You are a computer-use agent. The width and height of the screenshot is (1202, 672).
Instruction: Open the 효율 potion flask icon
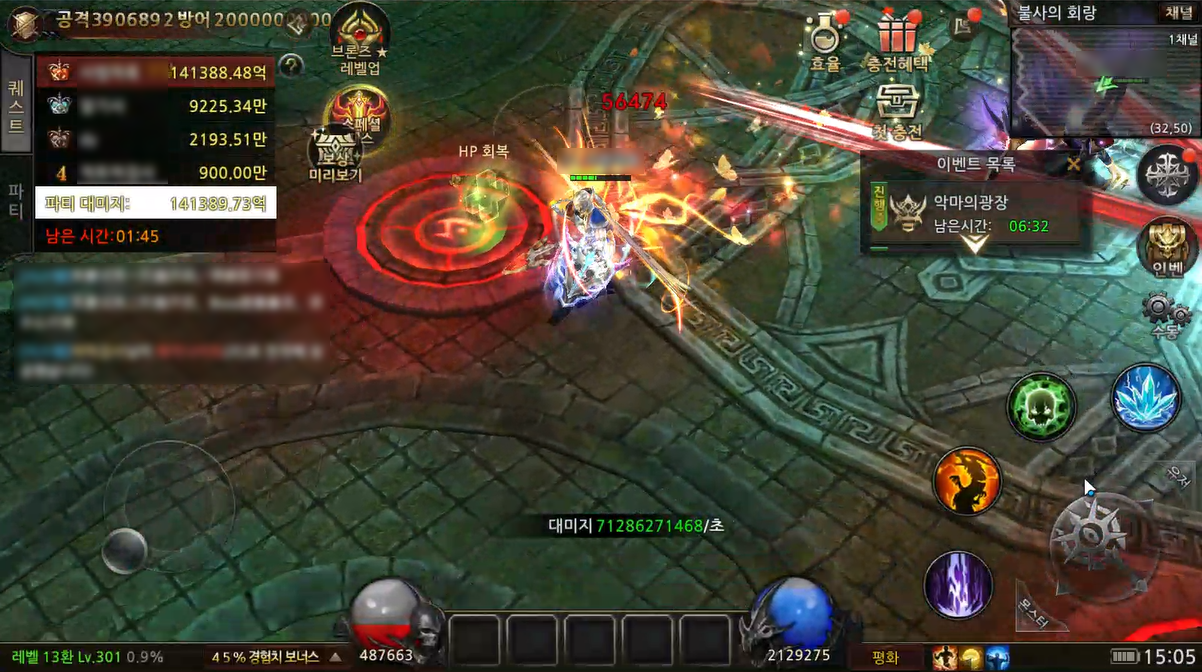(825, 40)
